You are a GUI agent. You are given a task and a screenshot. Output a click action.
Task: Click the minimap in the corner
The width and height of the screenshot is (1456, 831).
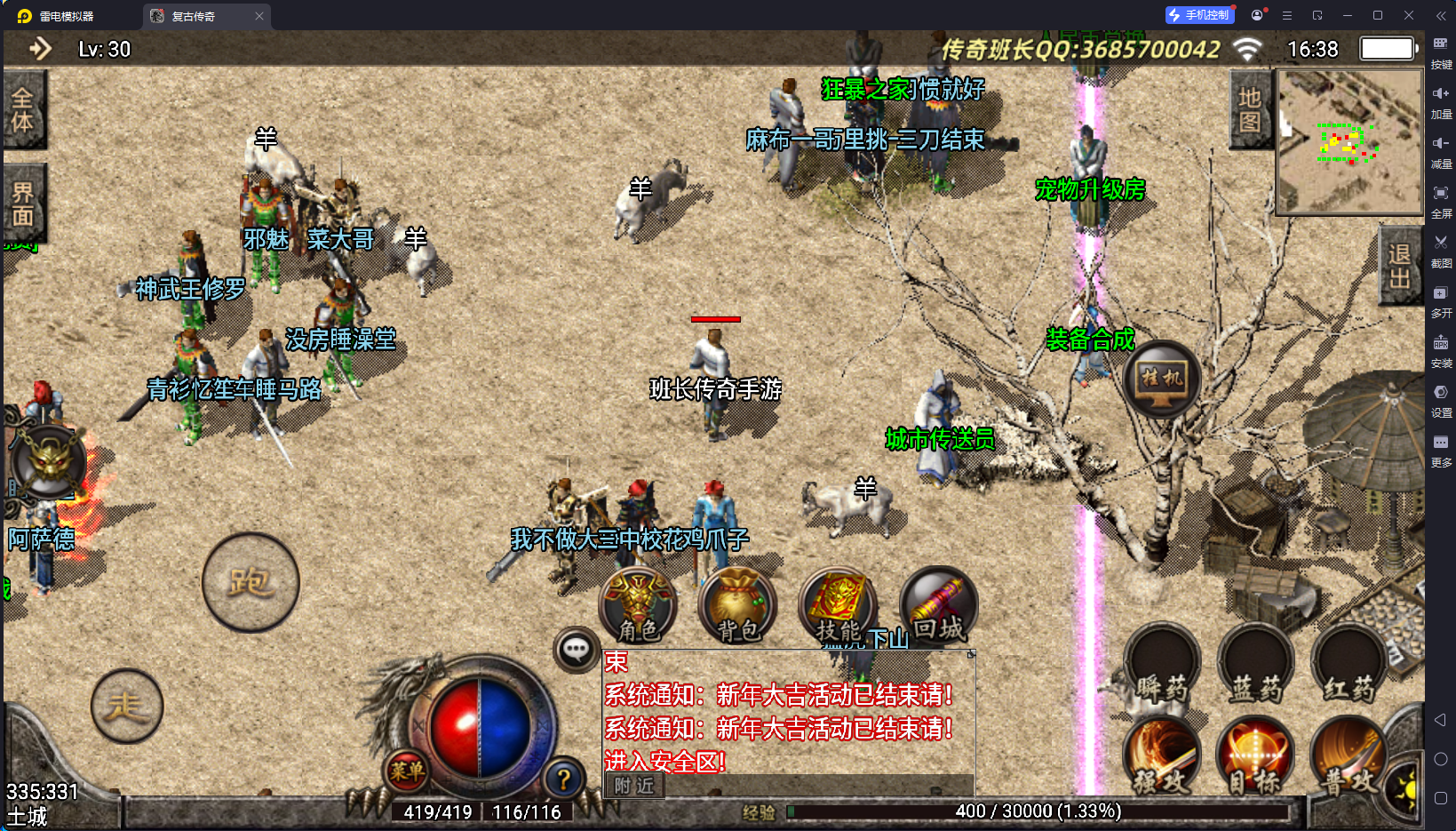click(x=1349, y=142)
